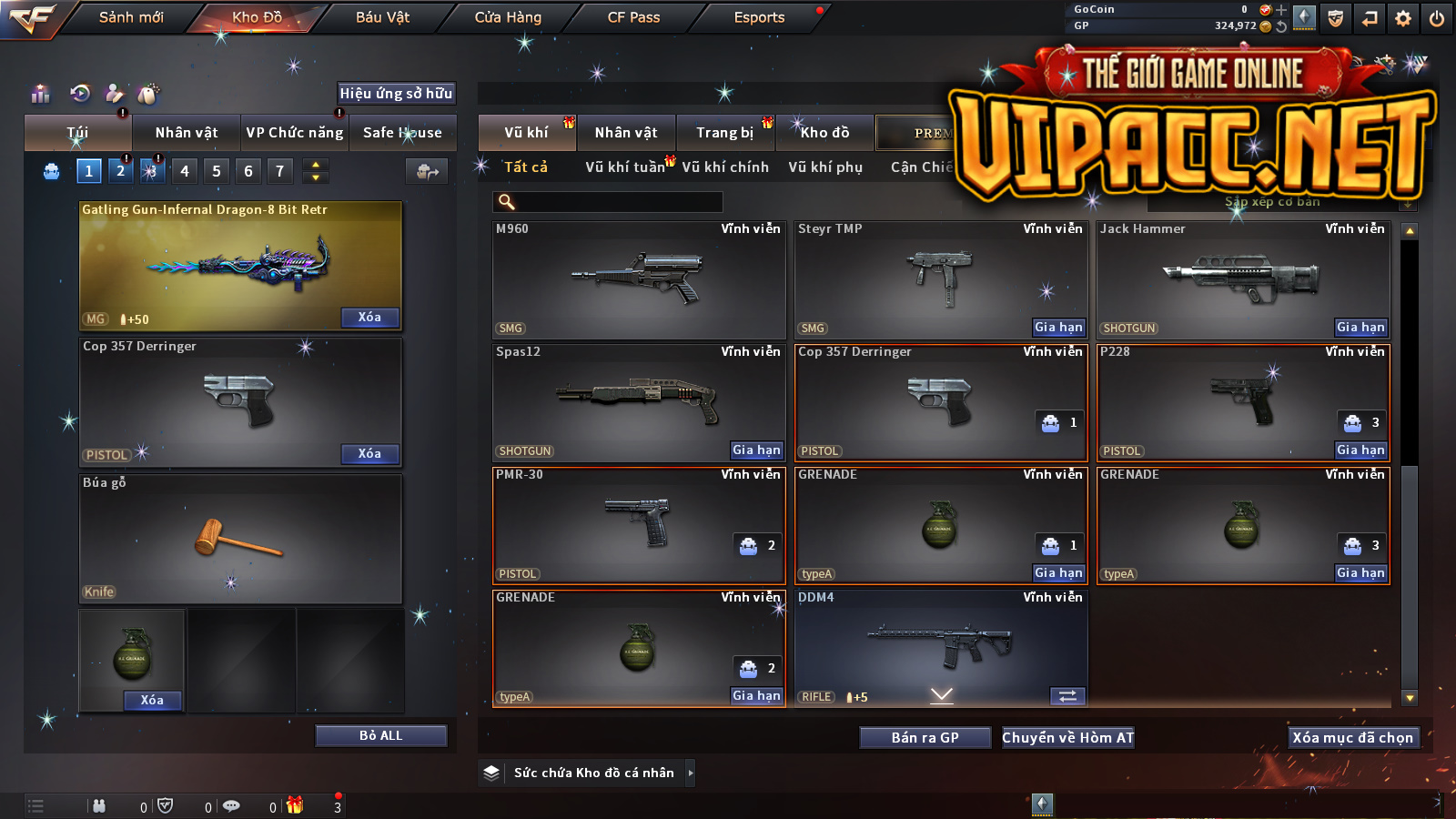This screenshot has height=819, width=1456.
Task: Extend the Jack Hammer with Gia hạn
Action: pos(1360,328)
